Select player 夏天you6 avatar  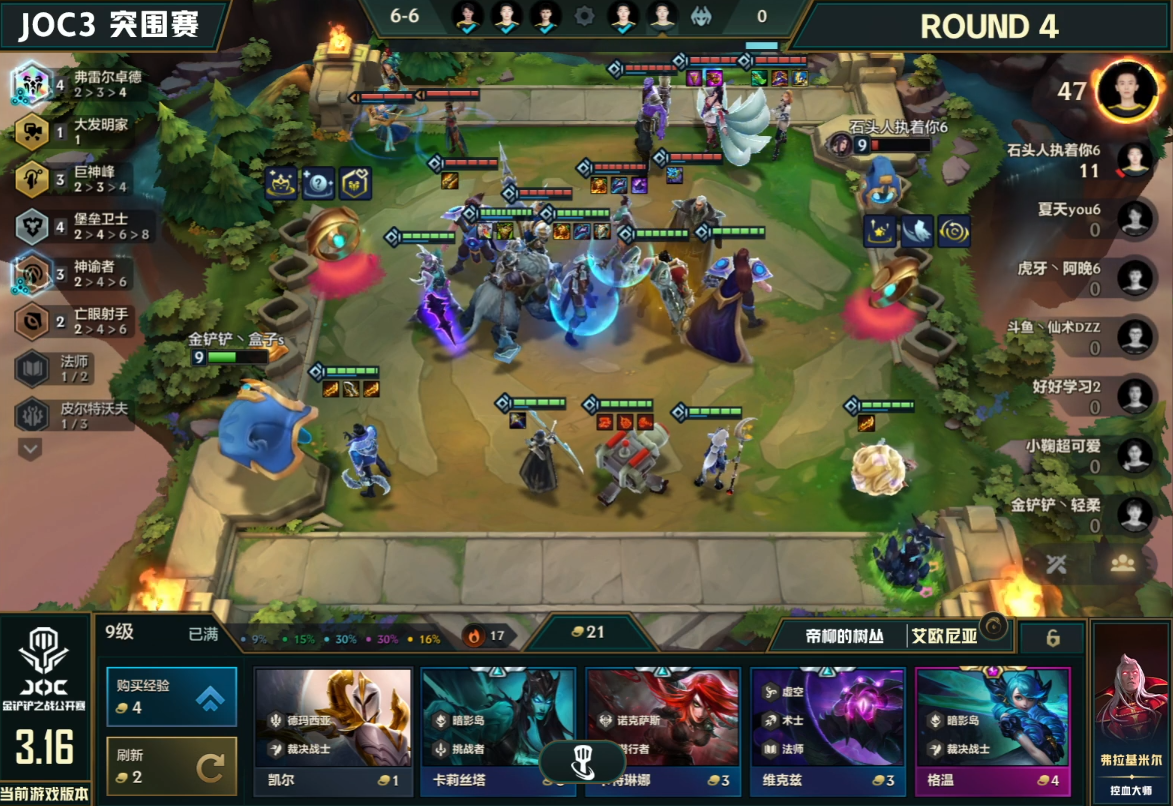point(1134,219)
